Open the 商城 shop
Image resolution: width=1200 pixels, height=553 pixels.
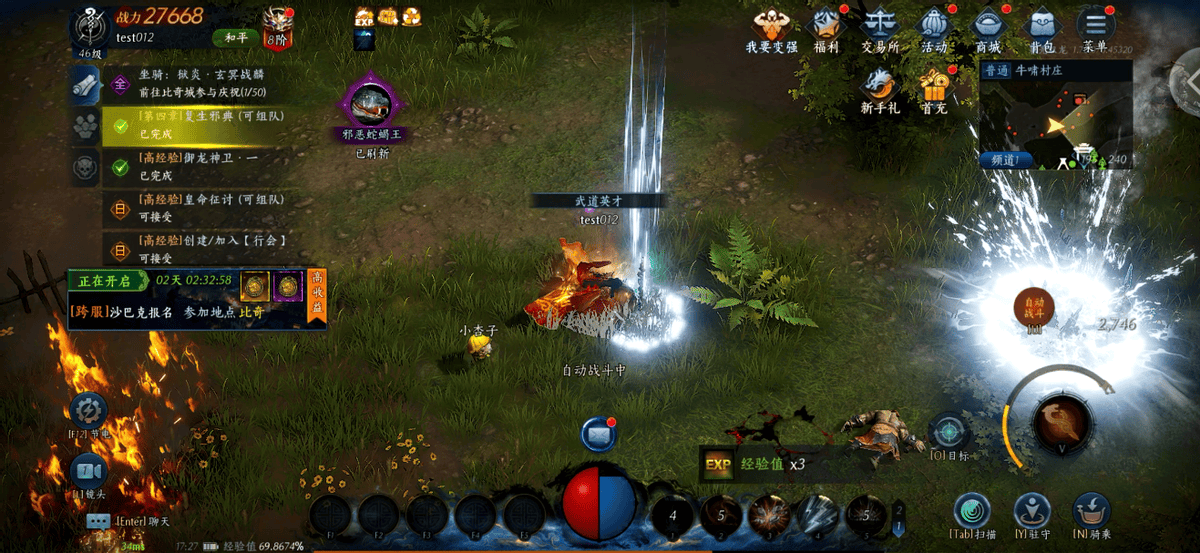pyautogui.click(x=988, y=27)
